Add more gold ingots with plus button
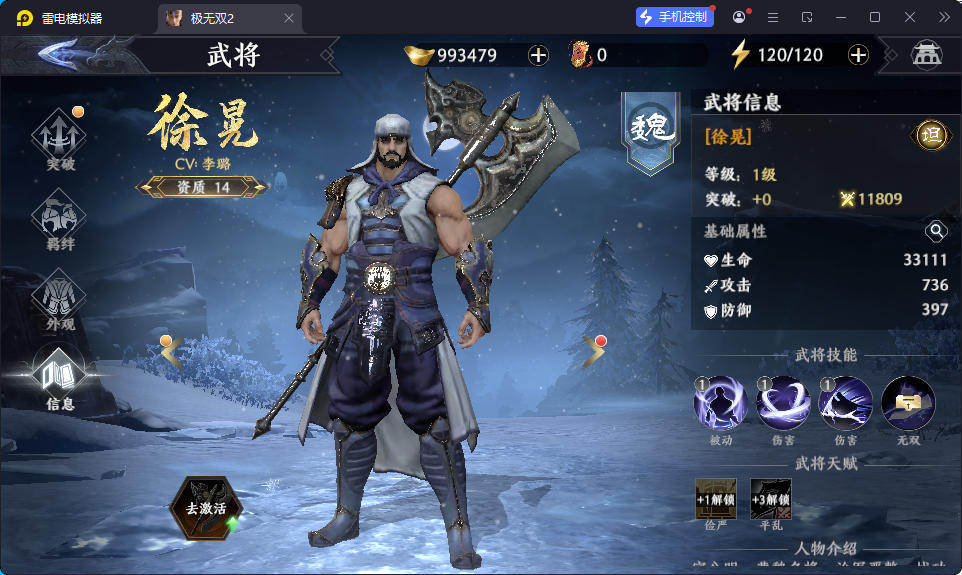This screenshot has height=575, width=962. point(538,55)
